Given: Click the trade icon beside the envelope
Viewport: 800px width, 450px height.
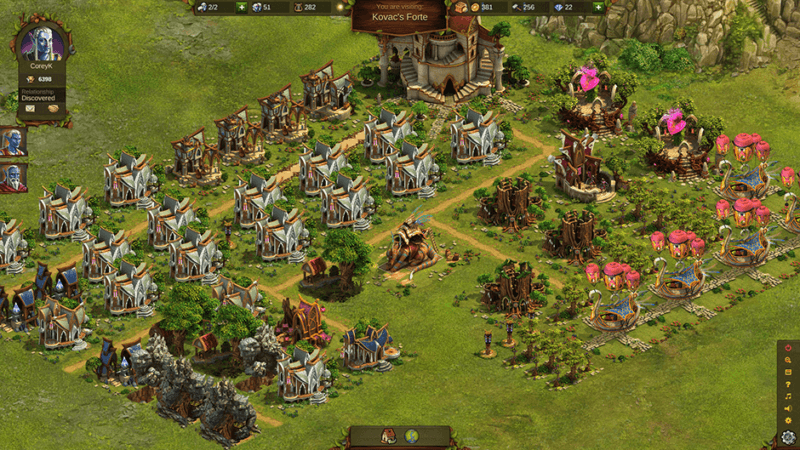Looking at the screenshot, I should coord(53,108).
